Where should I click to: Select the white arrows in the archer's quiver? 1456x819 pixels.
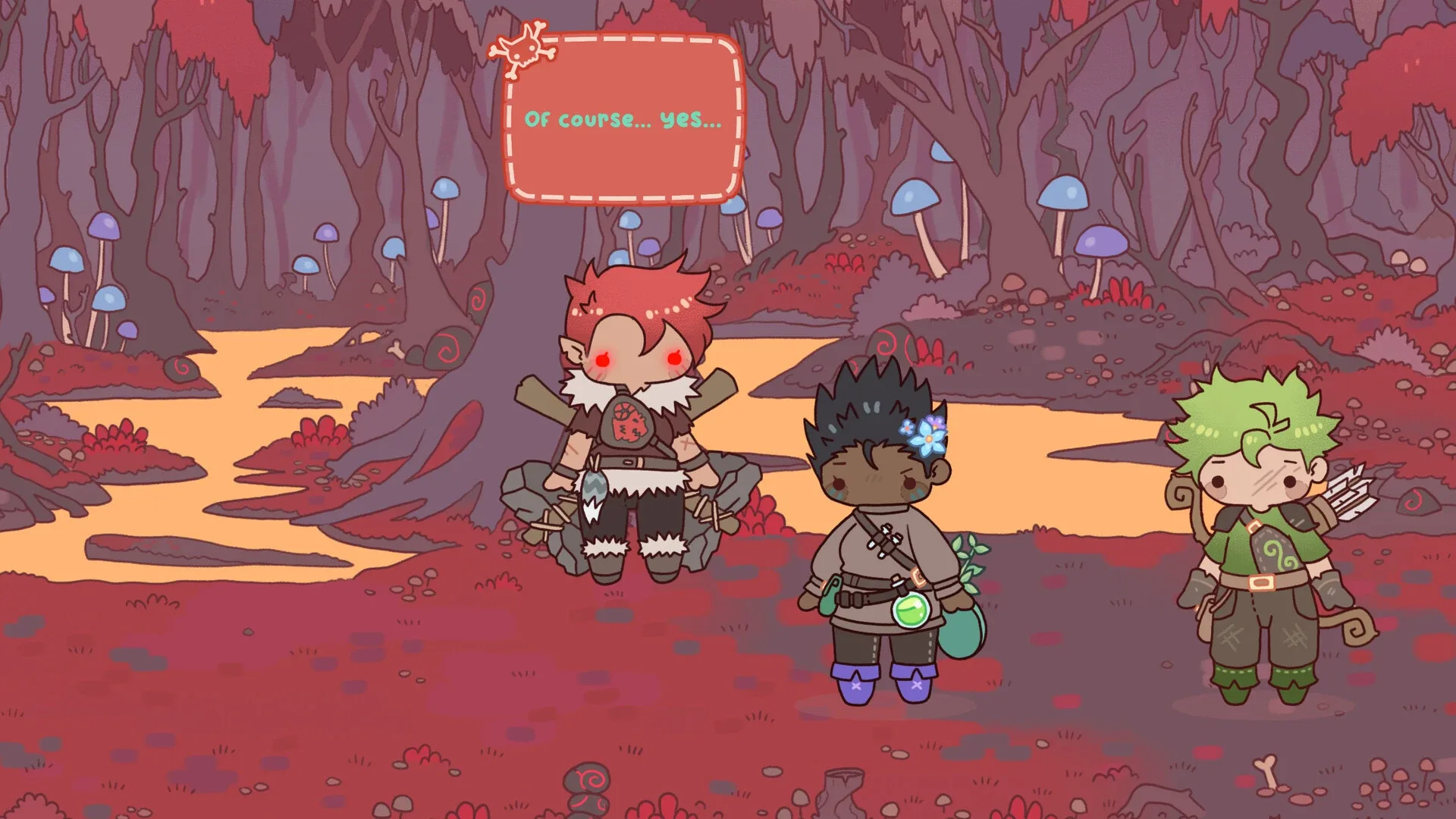(x=1348, y=492)
